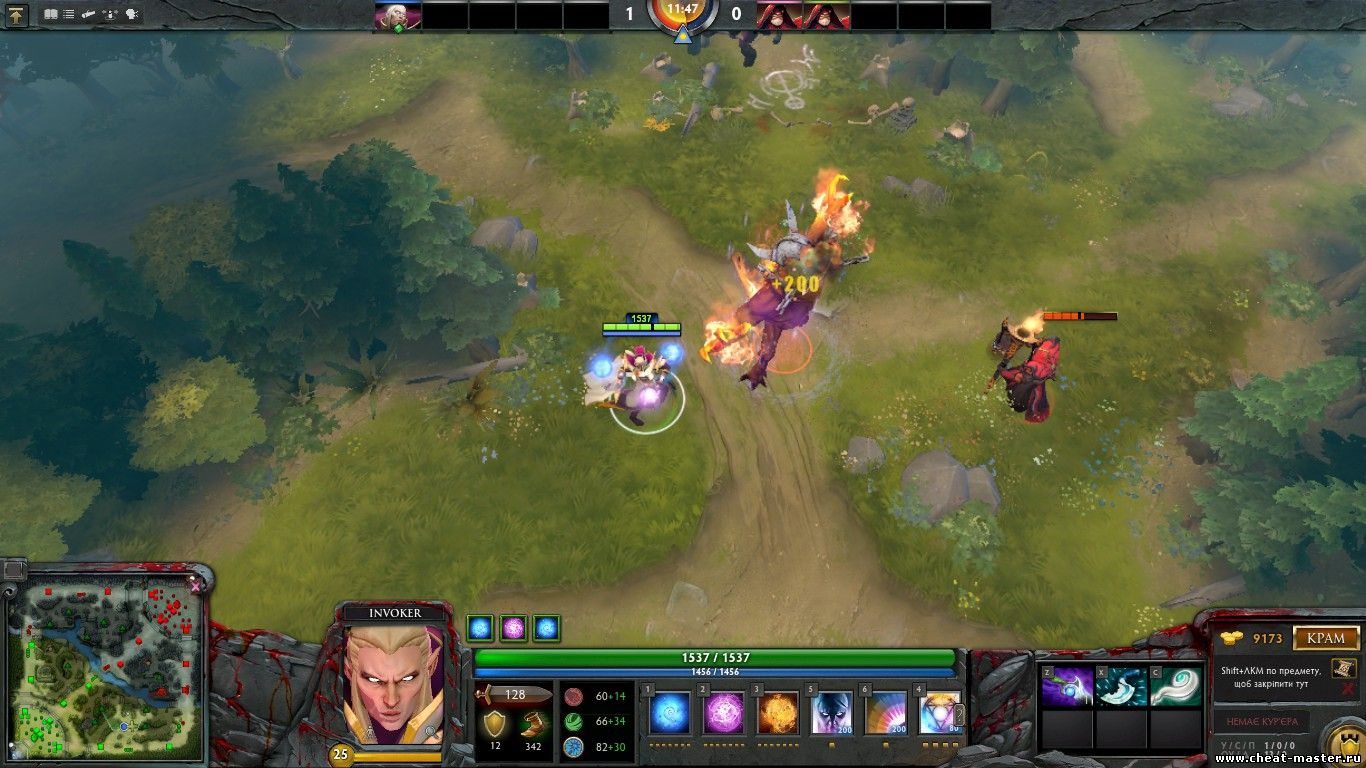Use the white staff item in slot C

(1174, 687)
